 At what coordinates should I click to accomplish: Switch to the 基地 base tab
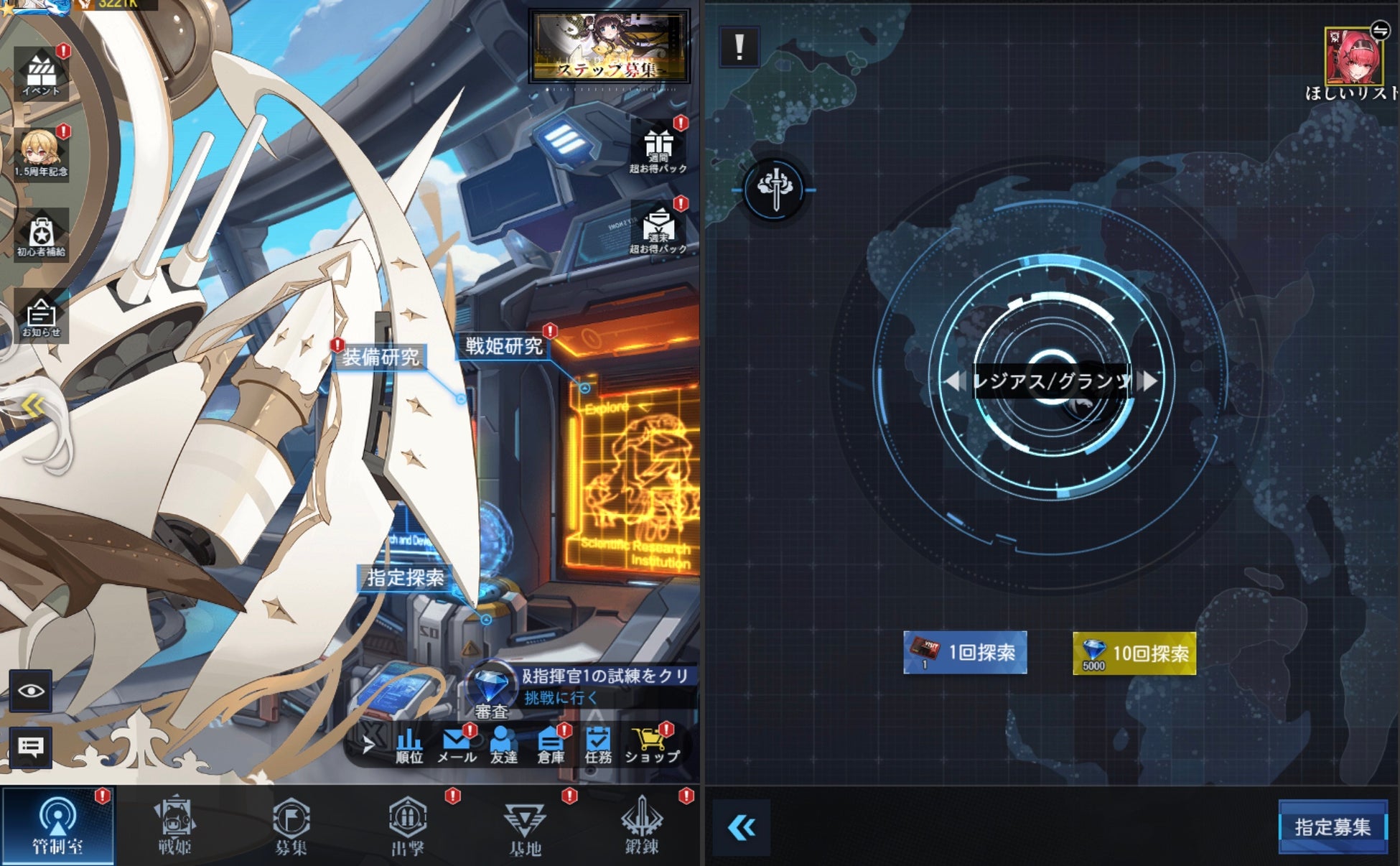click(525, 826)
